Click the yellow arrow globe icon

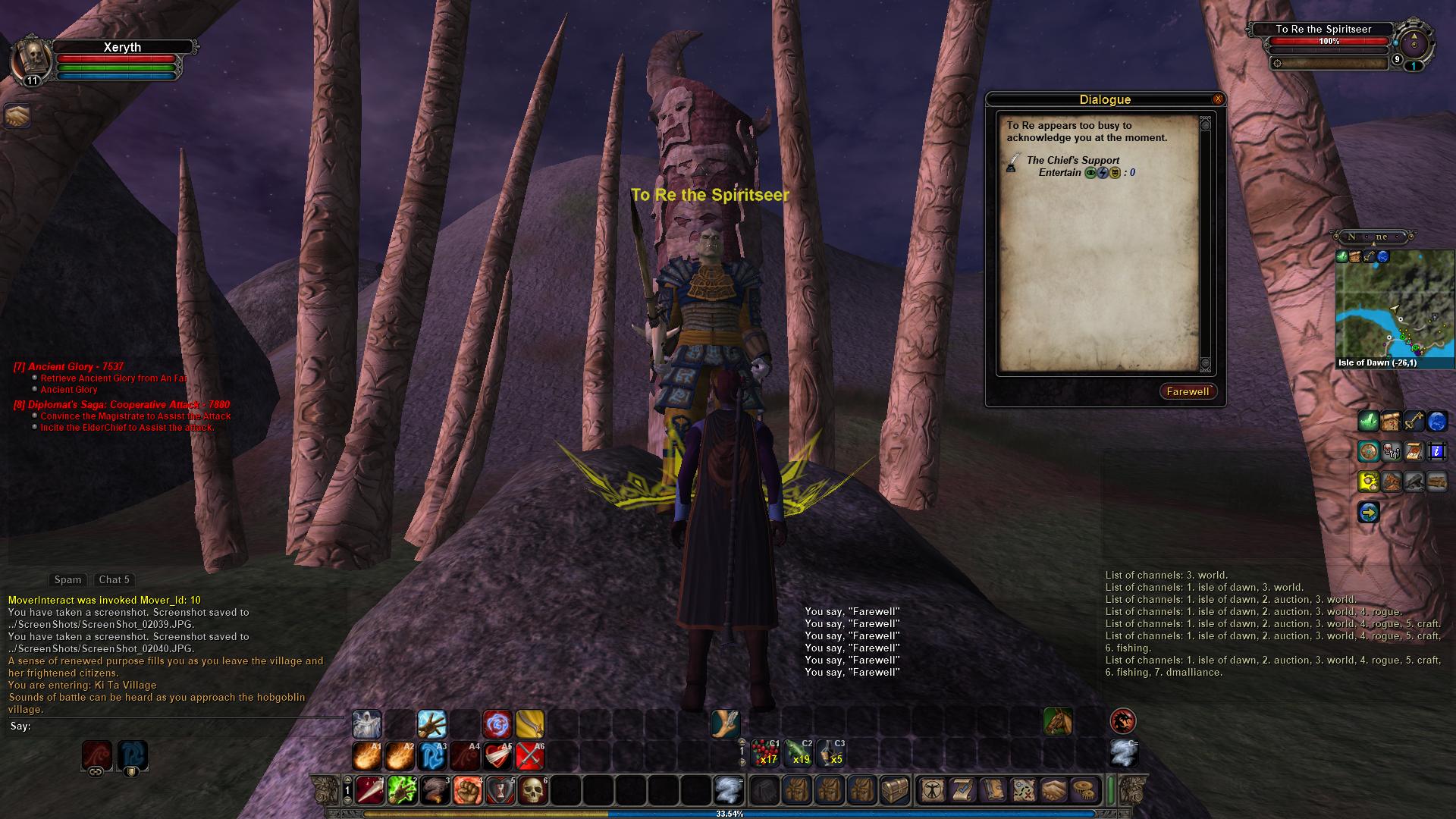(x=1369, y=513)
